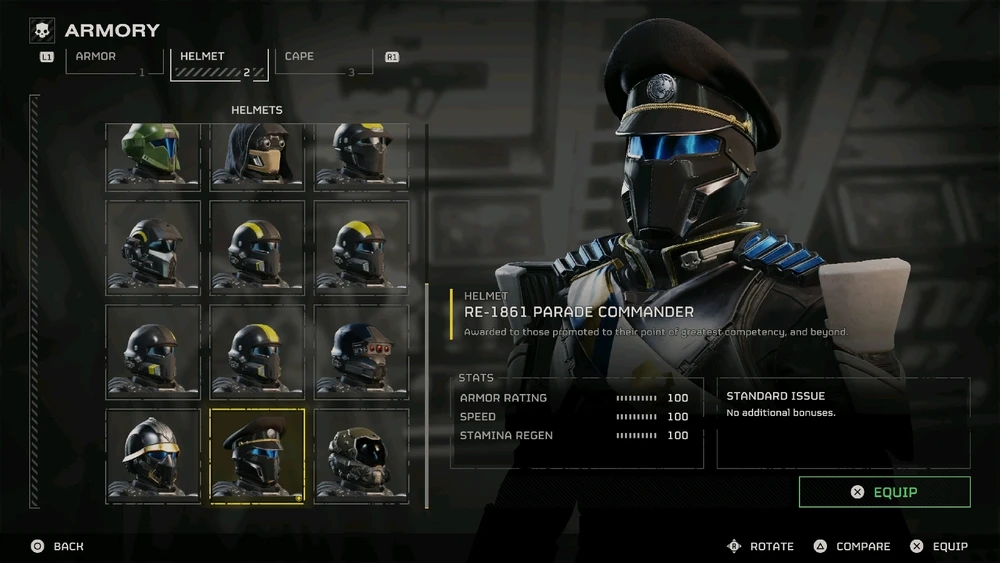Choose the black helmet with gold brim

pos(153,455)
